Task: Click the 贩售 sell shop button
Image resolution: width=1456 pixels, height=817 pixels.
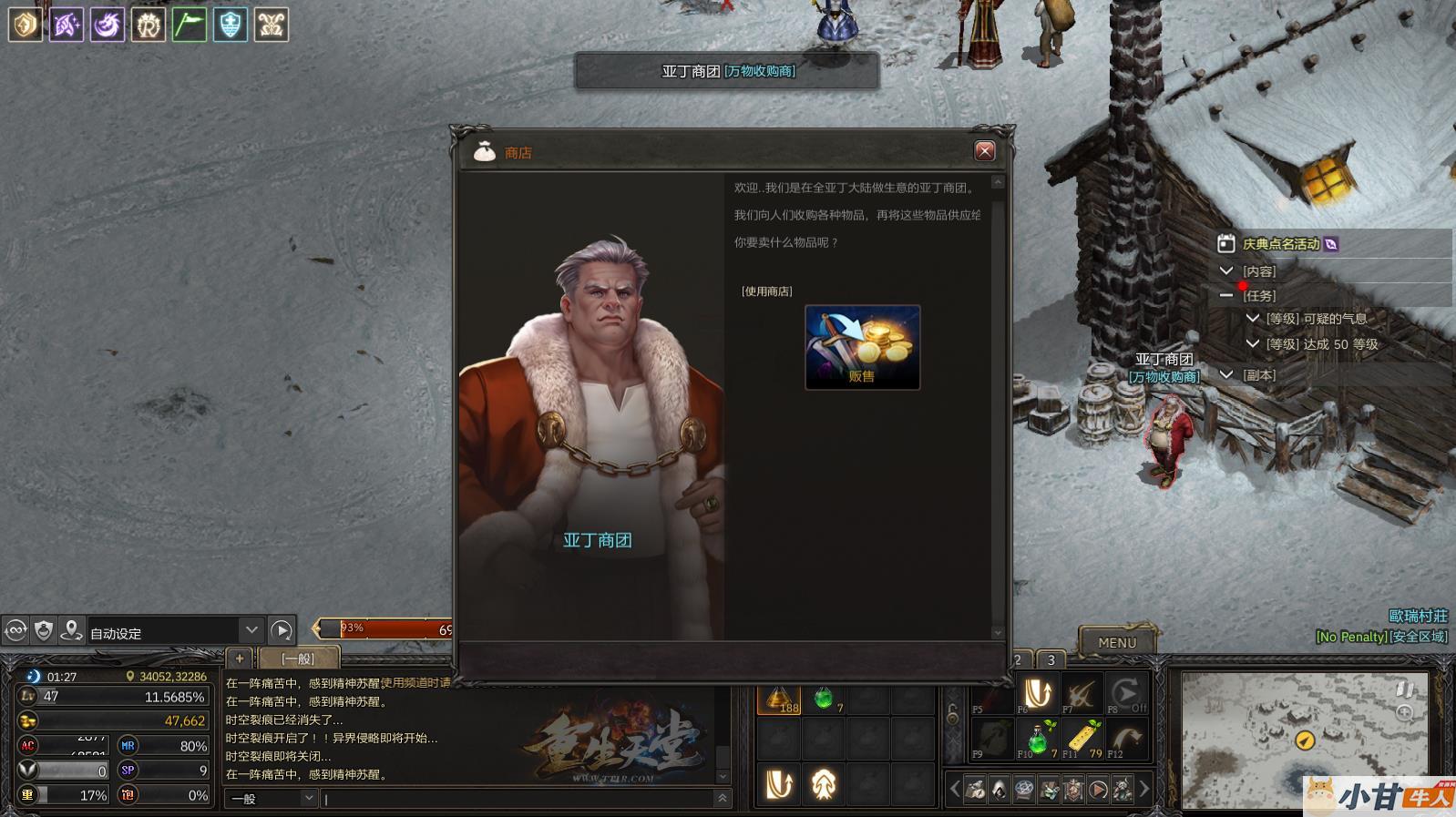Action: (x=862, y=347)
